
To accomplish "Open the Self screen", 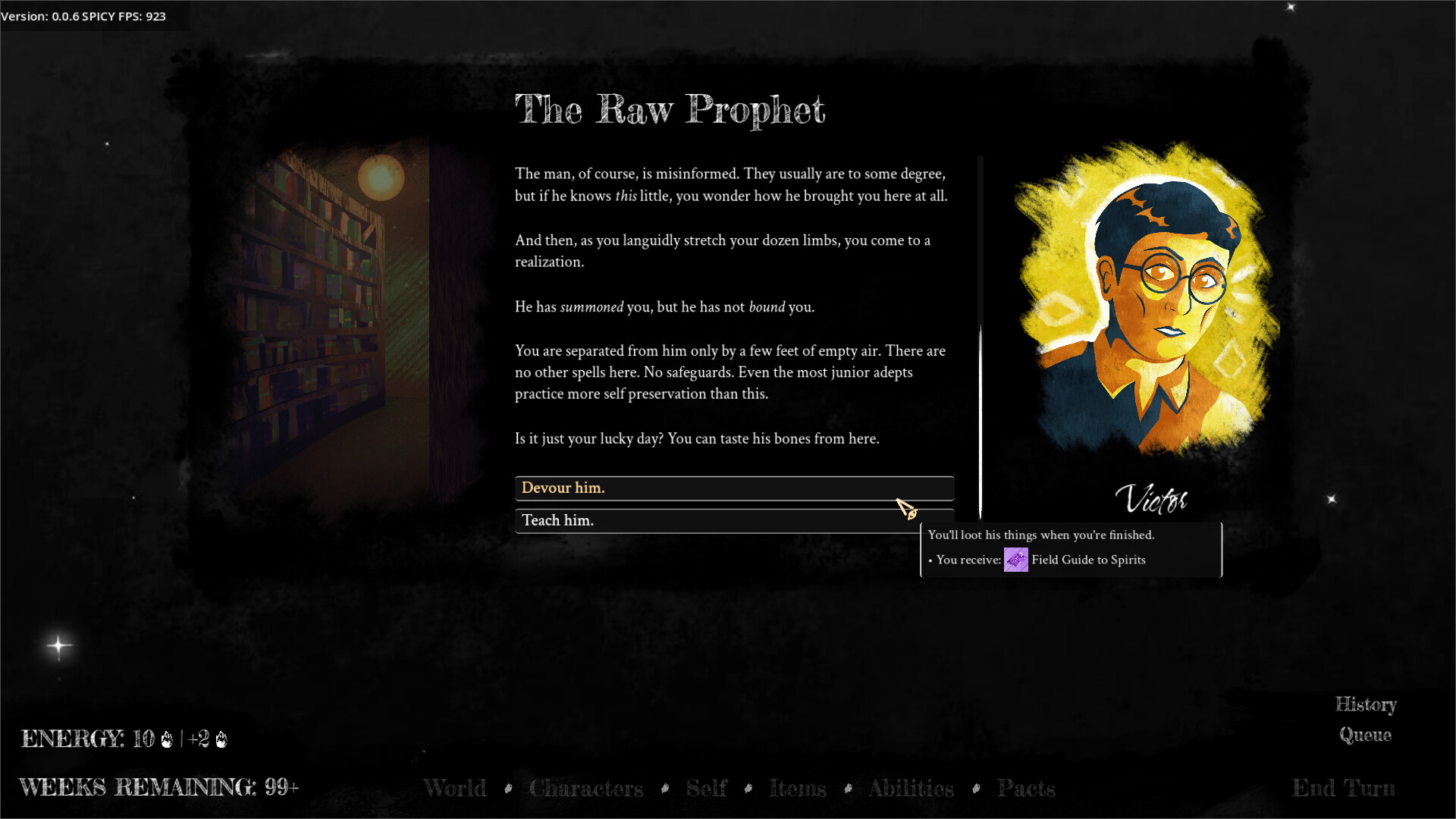I will coord(706,789).
